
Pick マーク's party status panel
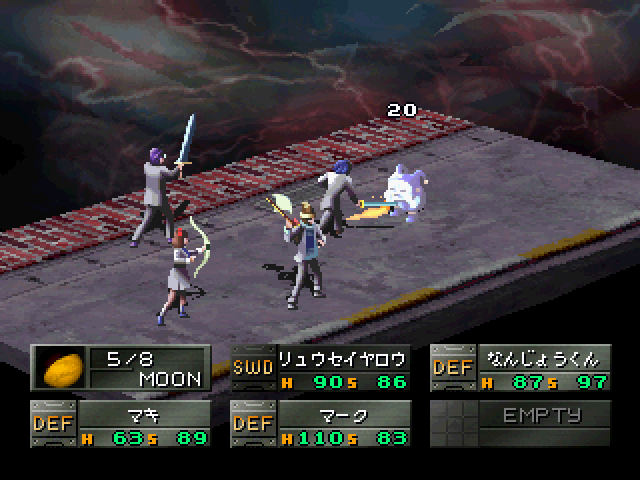320,423
